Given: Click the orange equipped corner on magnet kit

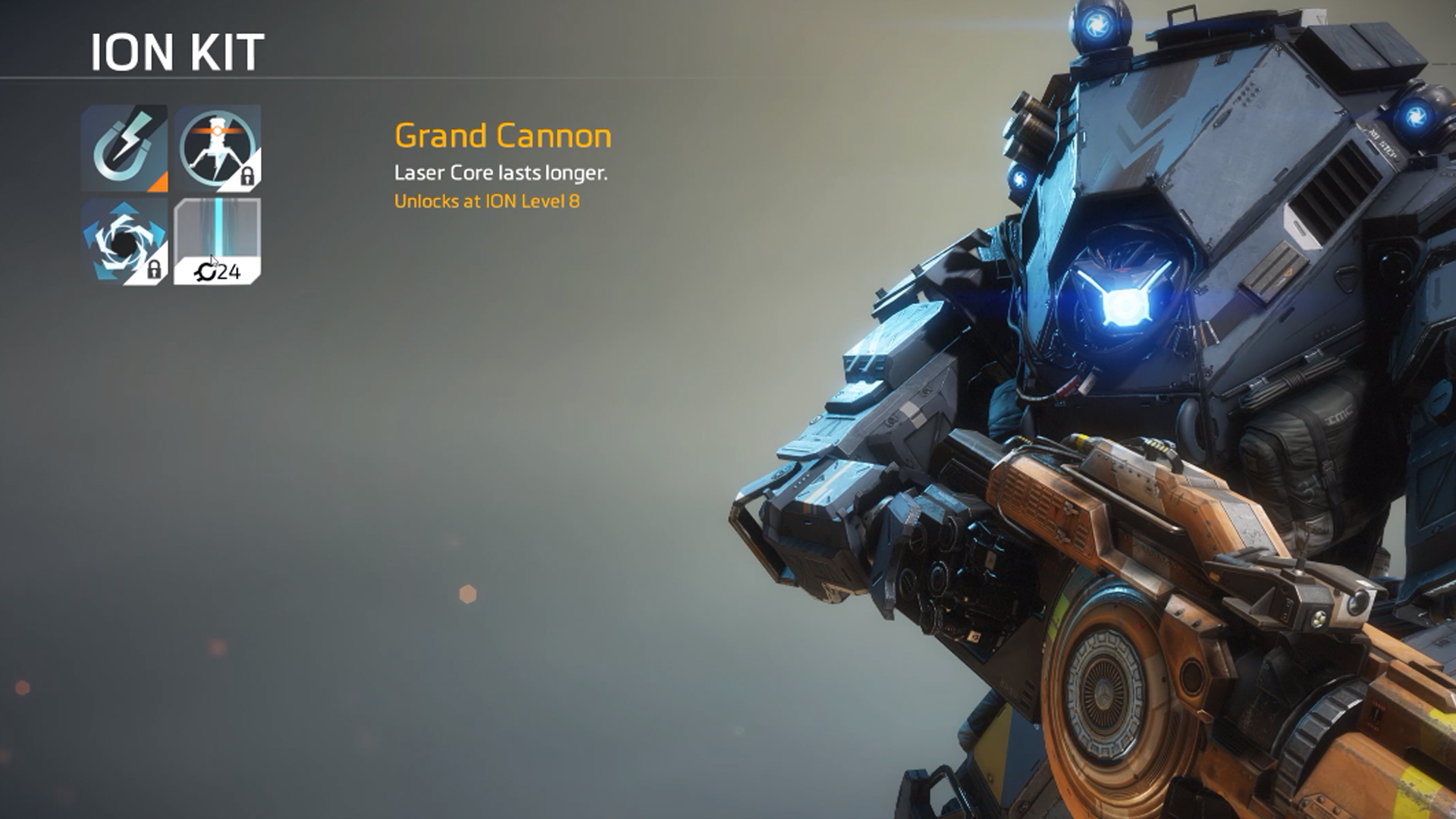Looking at the screenshot, I should pos(159,184).
